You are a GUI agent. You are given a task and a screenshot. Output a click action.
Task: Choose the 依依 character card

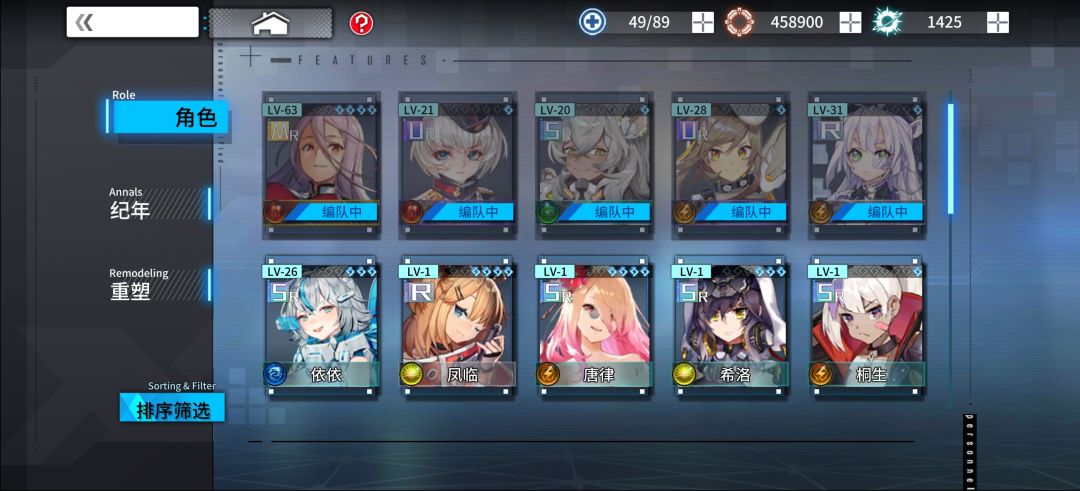coord(321,328)
